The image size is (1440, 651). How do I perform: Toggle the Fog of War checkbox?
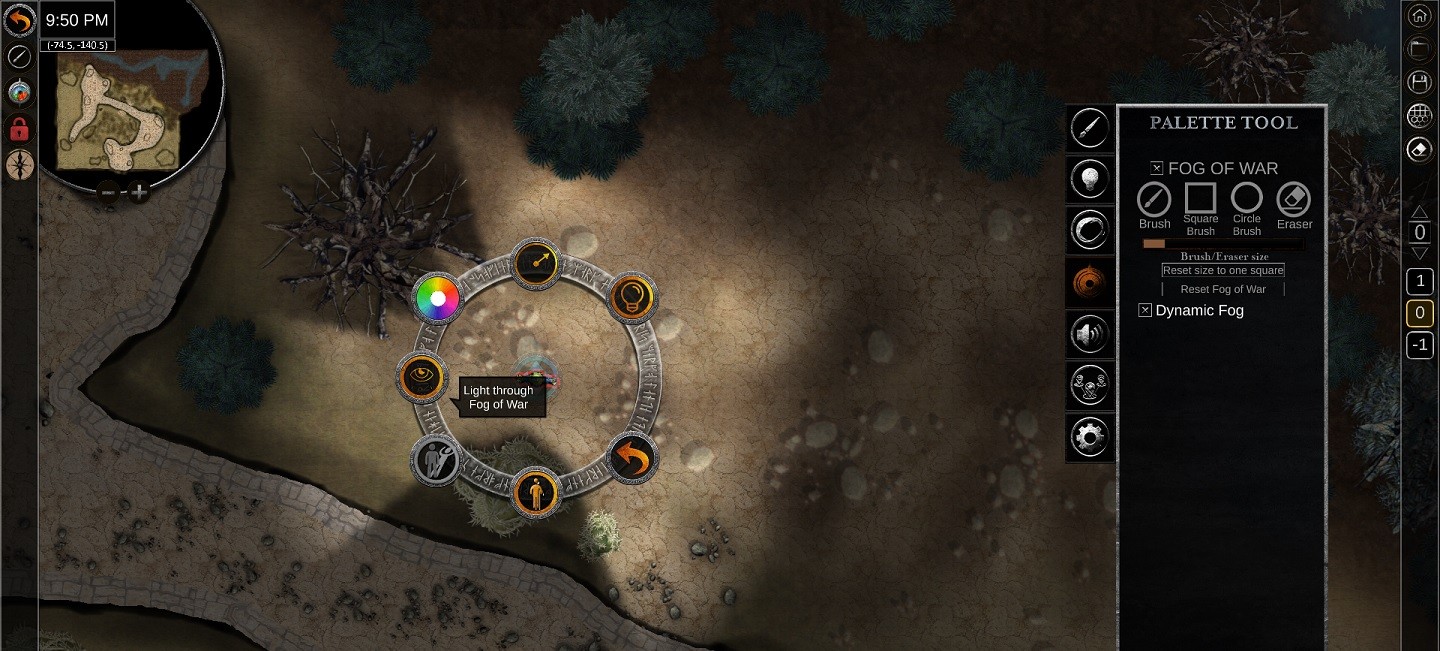tap(1157, 168)
